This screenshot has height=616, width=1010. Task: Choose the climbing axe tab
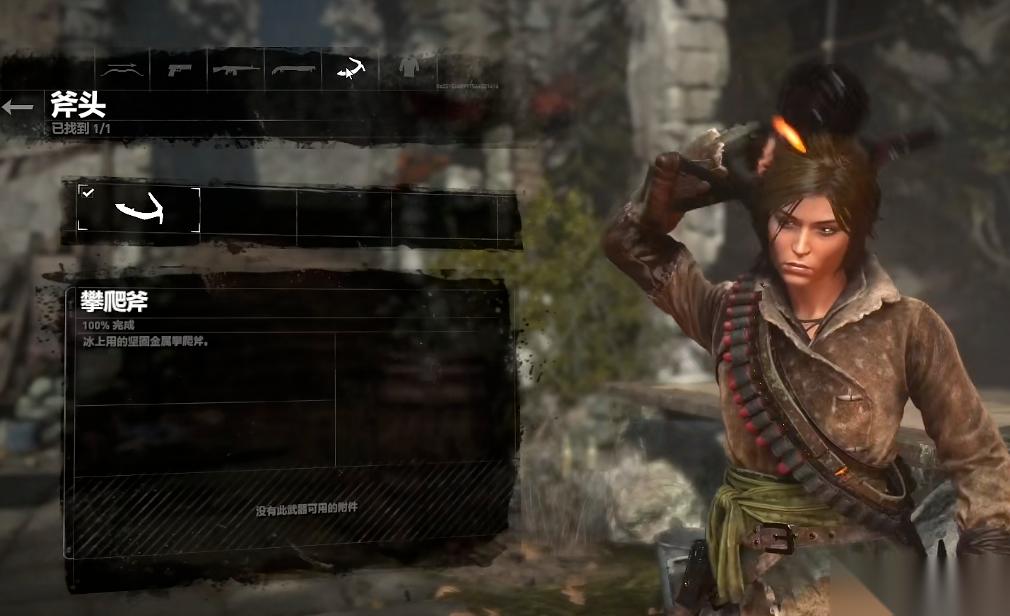351,68
